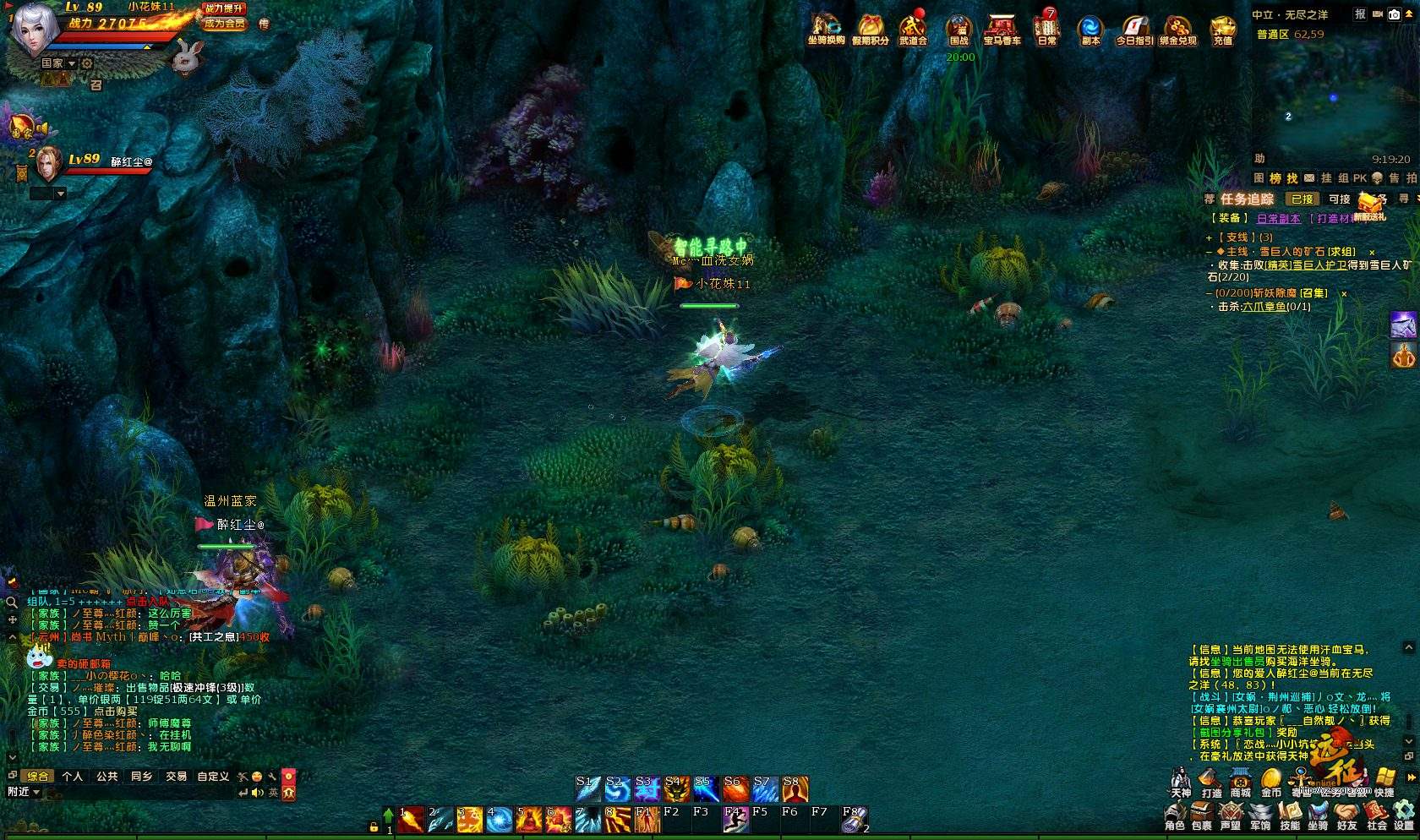Switch chat to the 个人 personal tab
Viewport: 1420px width, 840px height.
pos(73,776)
